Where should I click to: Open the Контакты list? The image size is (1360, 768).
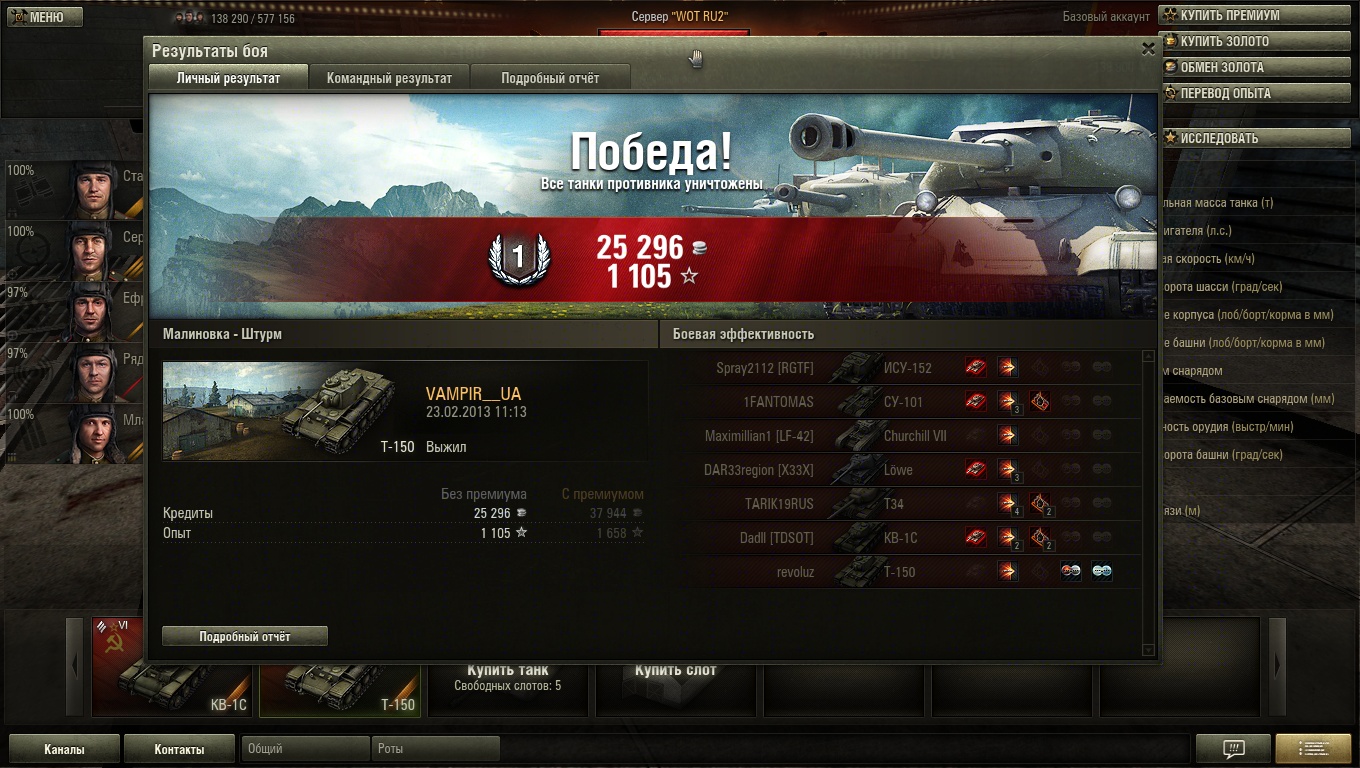click(x=179, y=749)
